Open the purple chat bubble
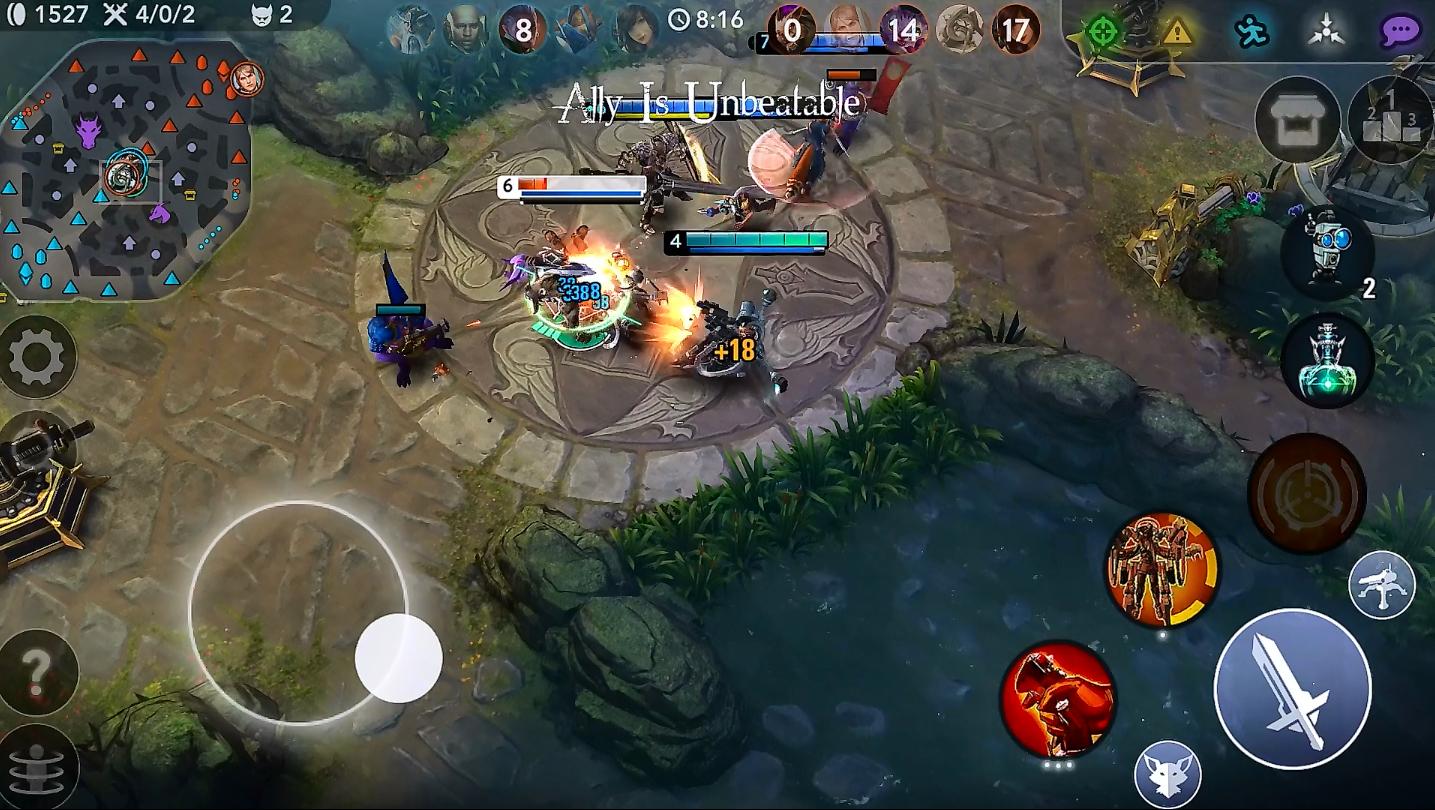This screenshot has width=1435, height=810. [1400, 31]
